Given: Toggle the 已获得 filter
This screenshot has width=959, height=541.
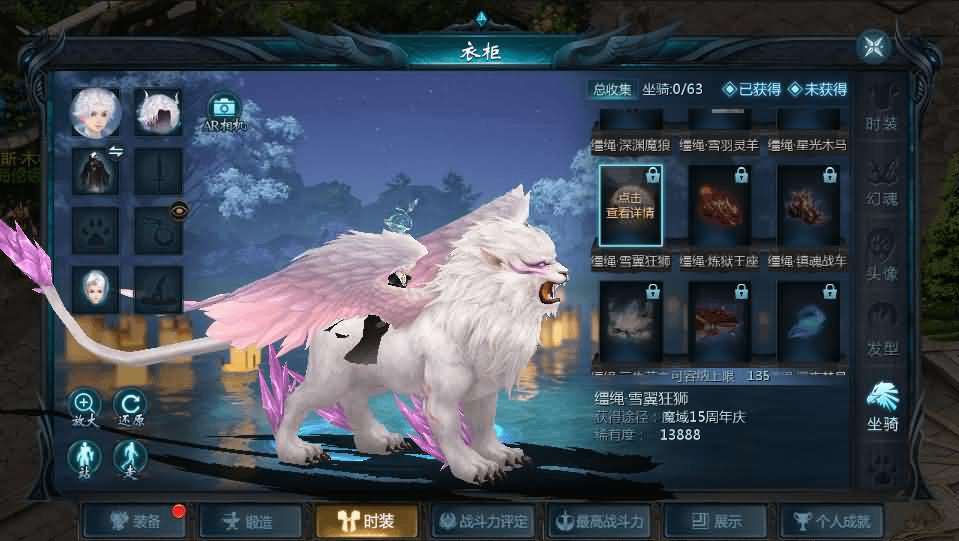Looking at the screenshot, I should coord(751,90).
